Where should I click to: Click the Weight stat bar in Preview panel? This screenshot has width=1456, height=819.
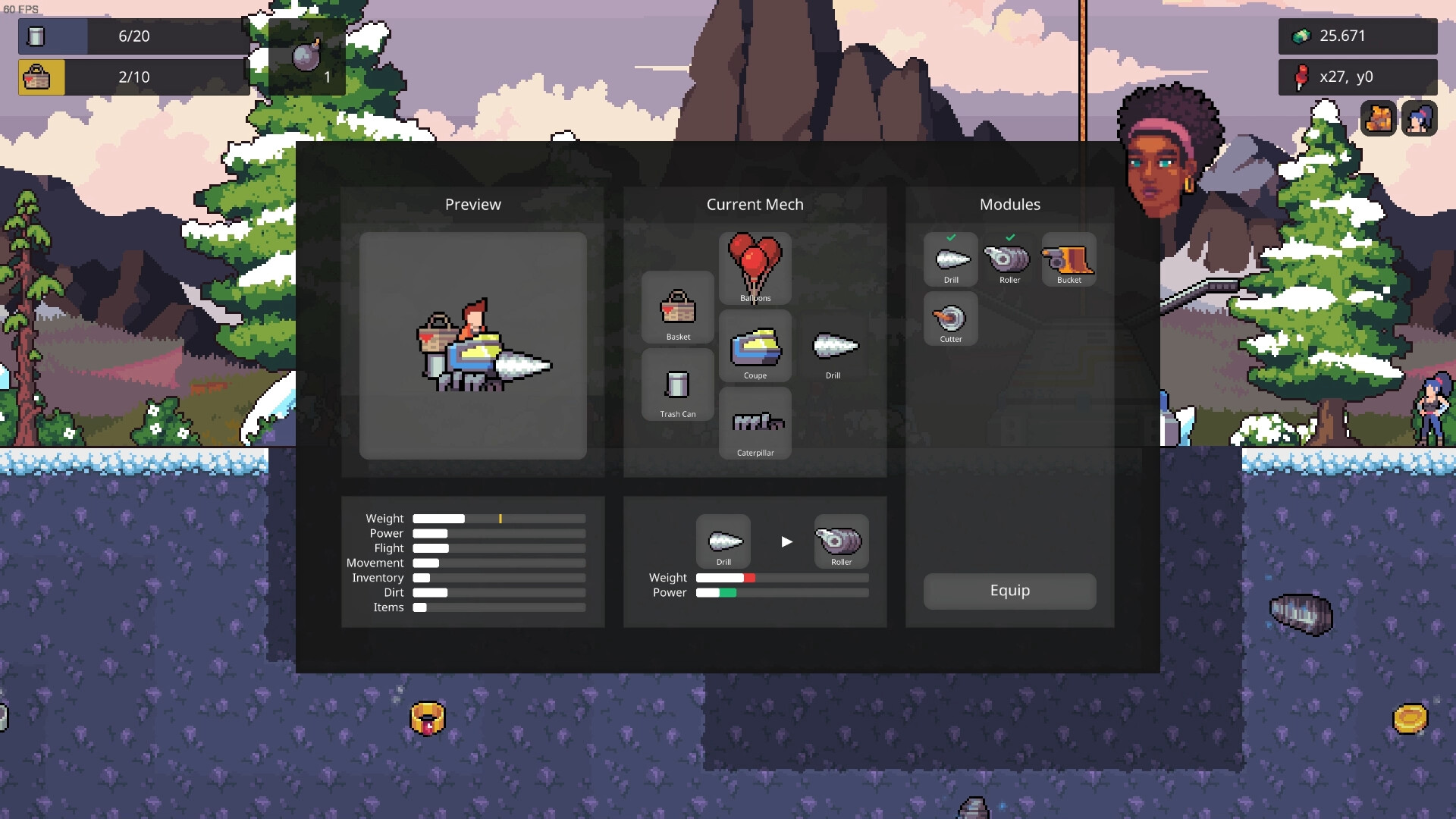498,519
